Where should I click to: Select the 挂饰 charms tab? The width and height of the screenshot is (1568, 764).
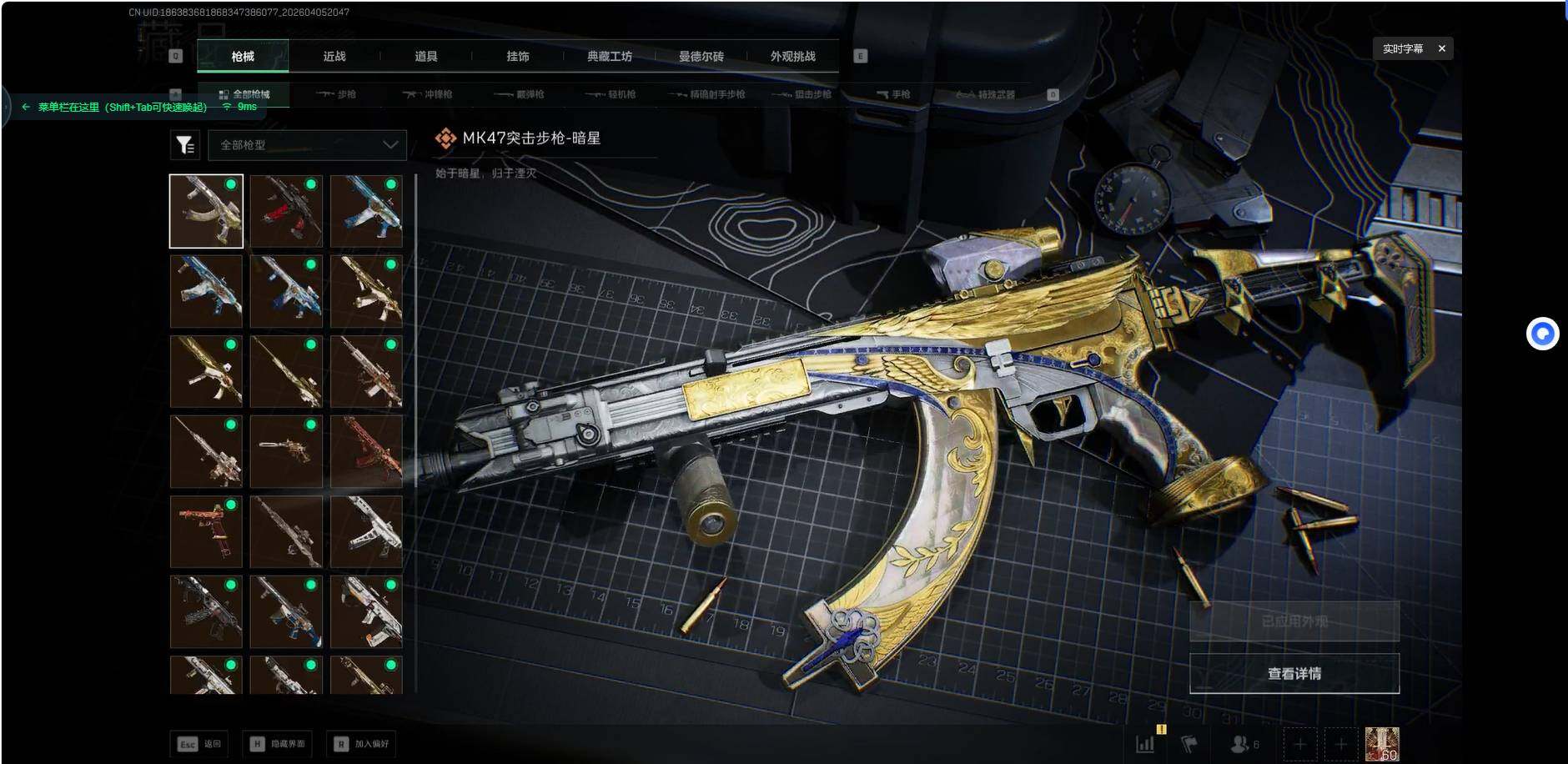[x=518, y=56]
